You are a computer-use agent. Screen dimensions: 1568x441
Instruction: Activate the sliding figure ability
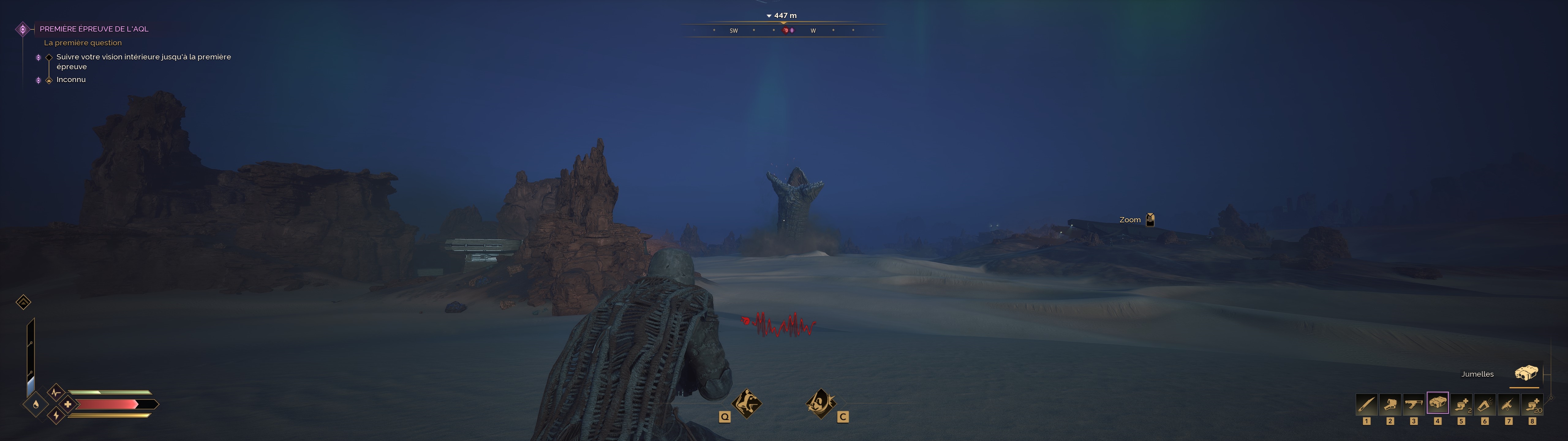point(747,403)
